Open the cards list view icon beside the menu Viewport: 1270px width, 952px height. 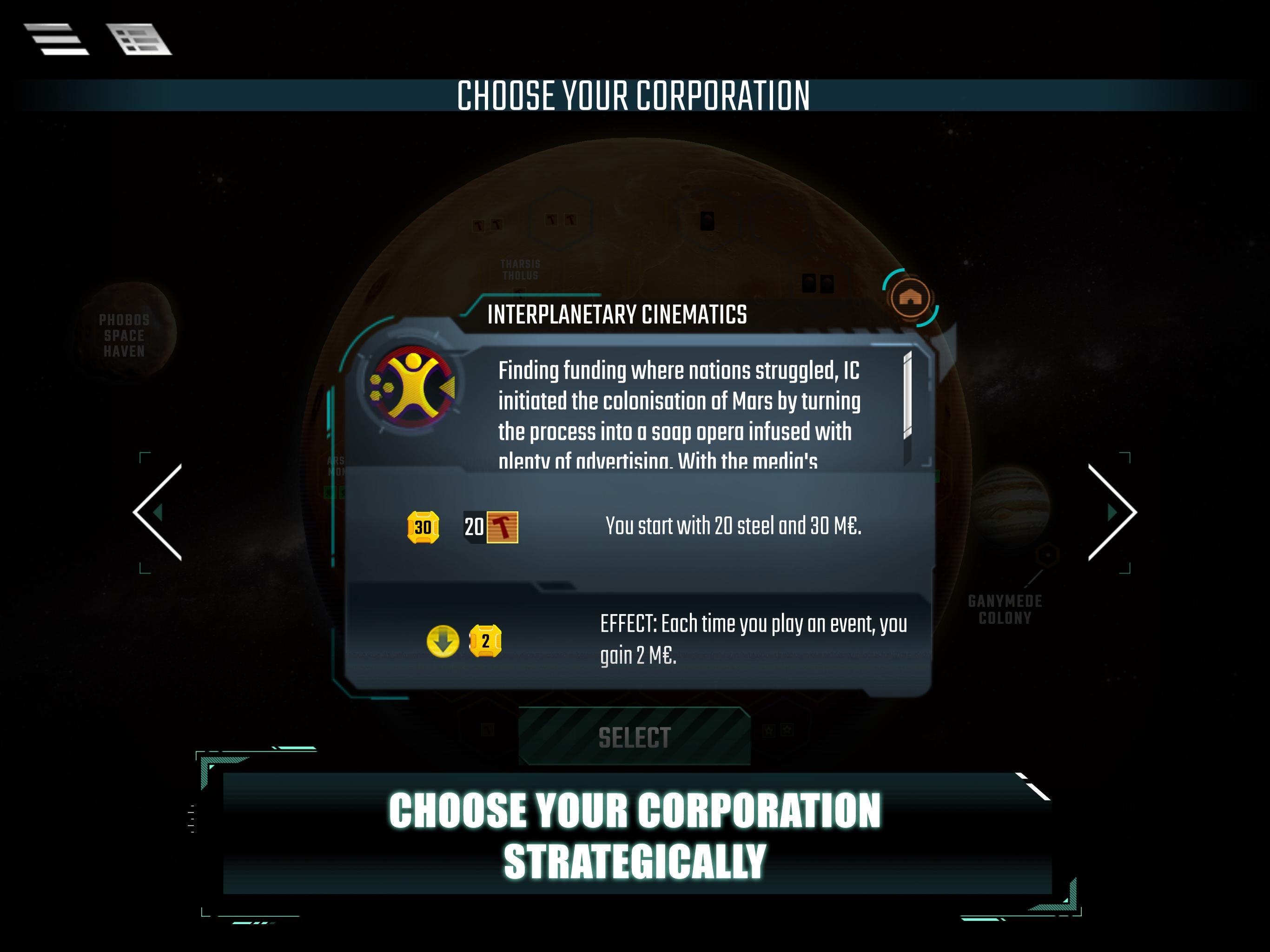click(x=138, y=39)
